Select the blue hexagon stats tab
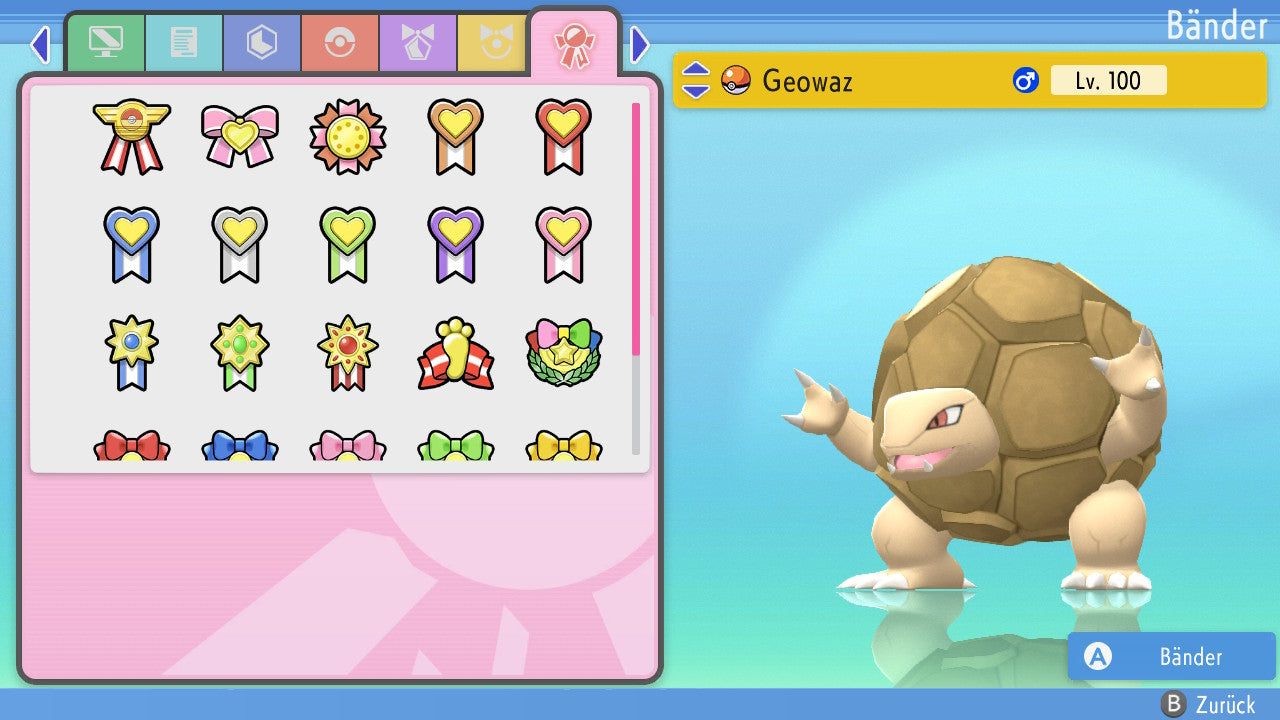This screenshot has width=1280, height=720. [x=262, y=42]
